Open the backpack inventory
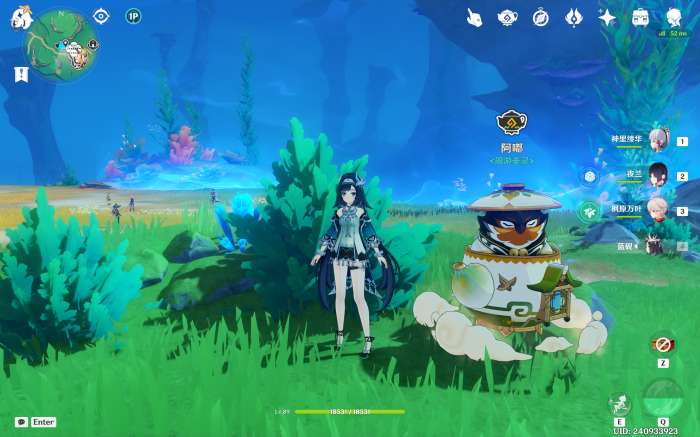The image size is (700, 437). 641,17
